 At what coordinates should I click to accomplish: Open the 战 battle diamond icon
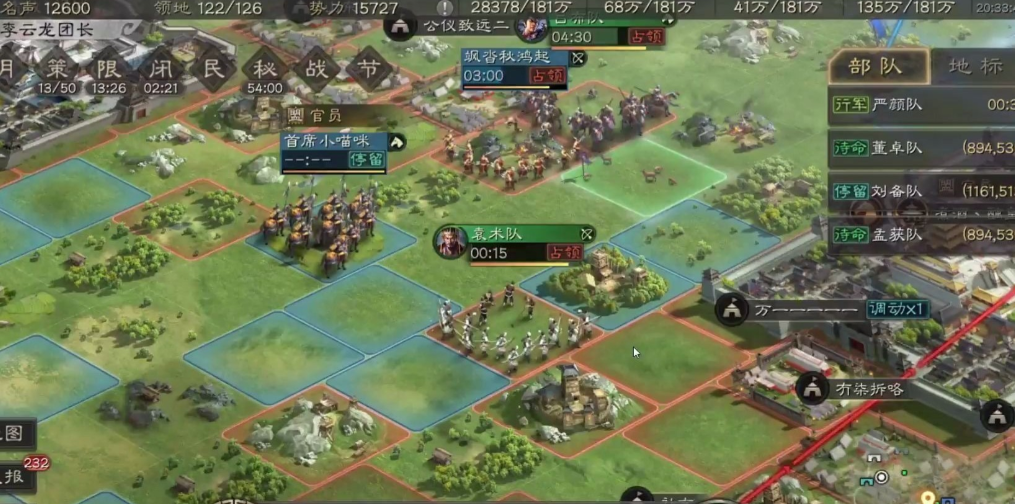point(317,70)
